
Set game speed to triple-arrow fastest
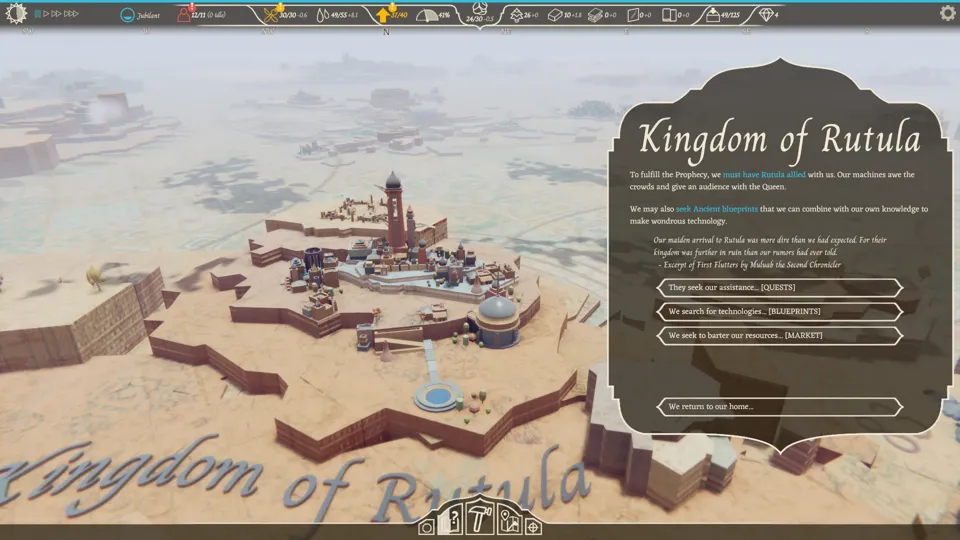point(72,14)
